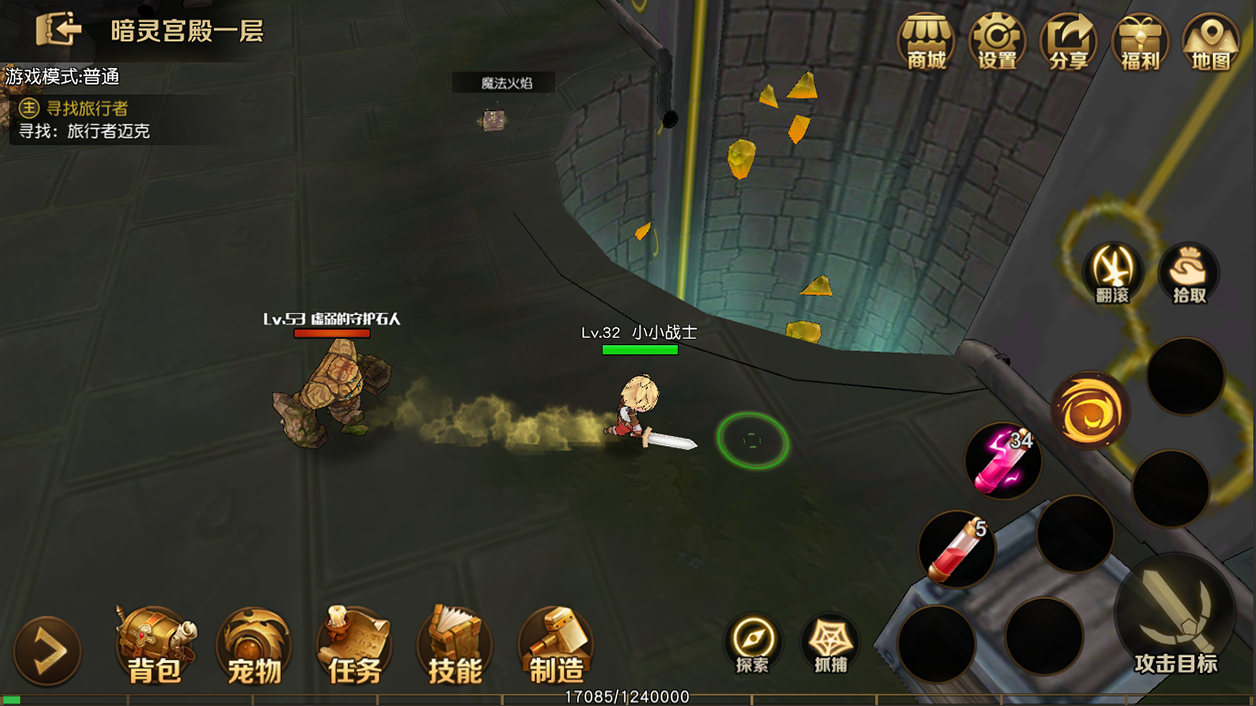Tap the 拾取 pickup button
Image resolution: width=1256 pixels, height=706 pixels.
pyautogui.click(x=1189, y=272)
